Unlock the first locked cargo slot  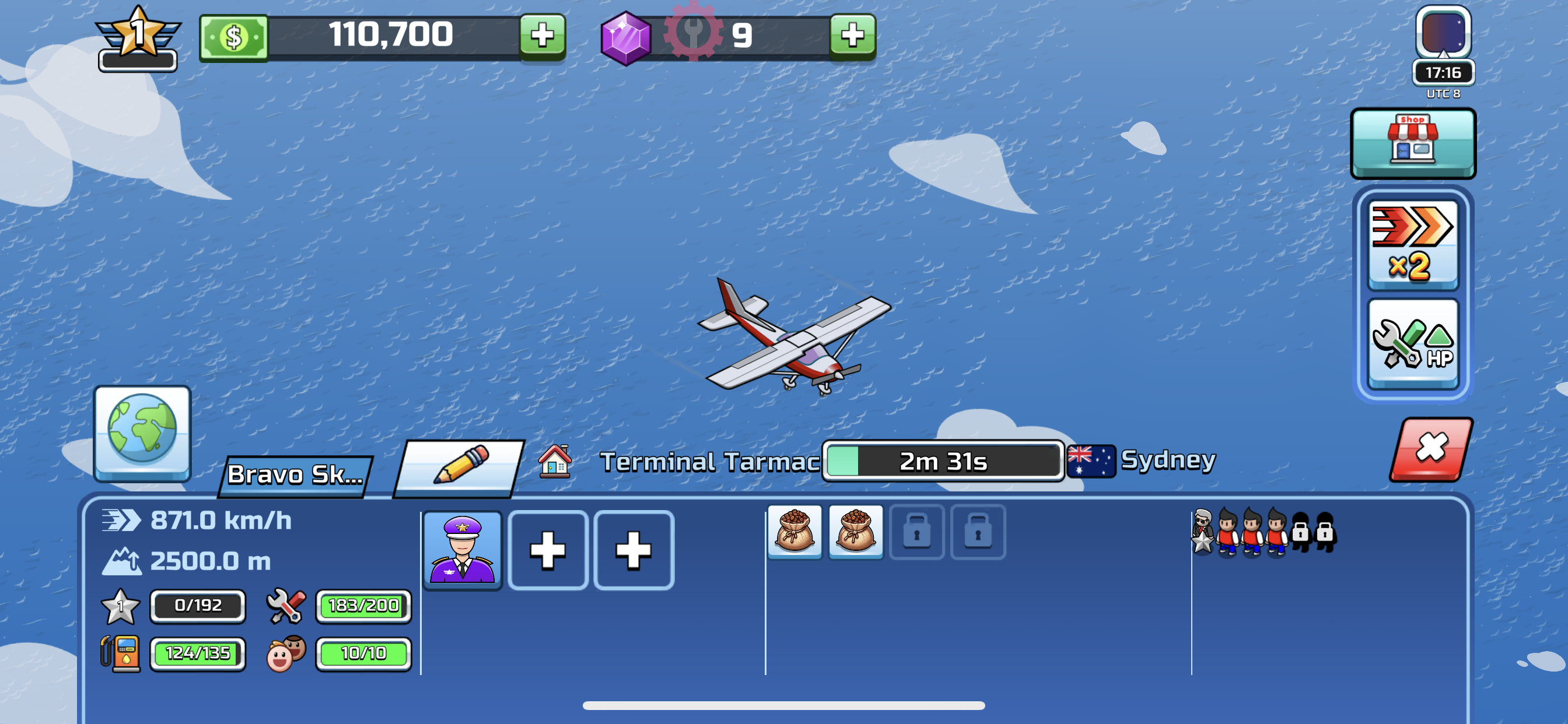916,532
